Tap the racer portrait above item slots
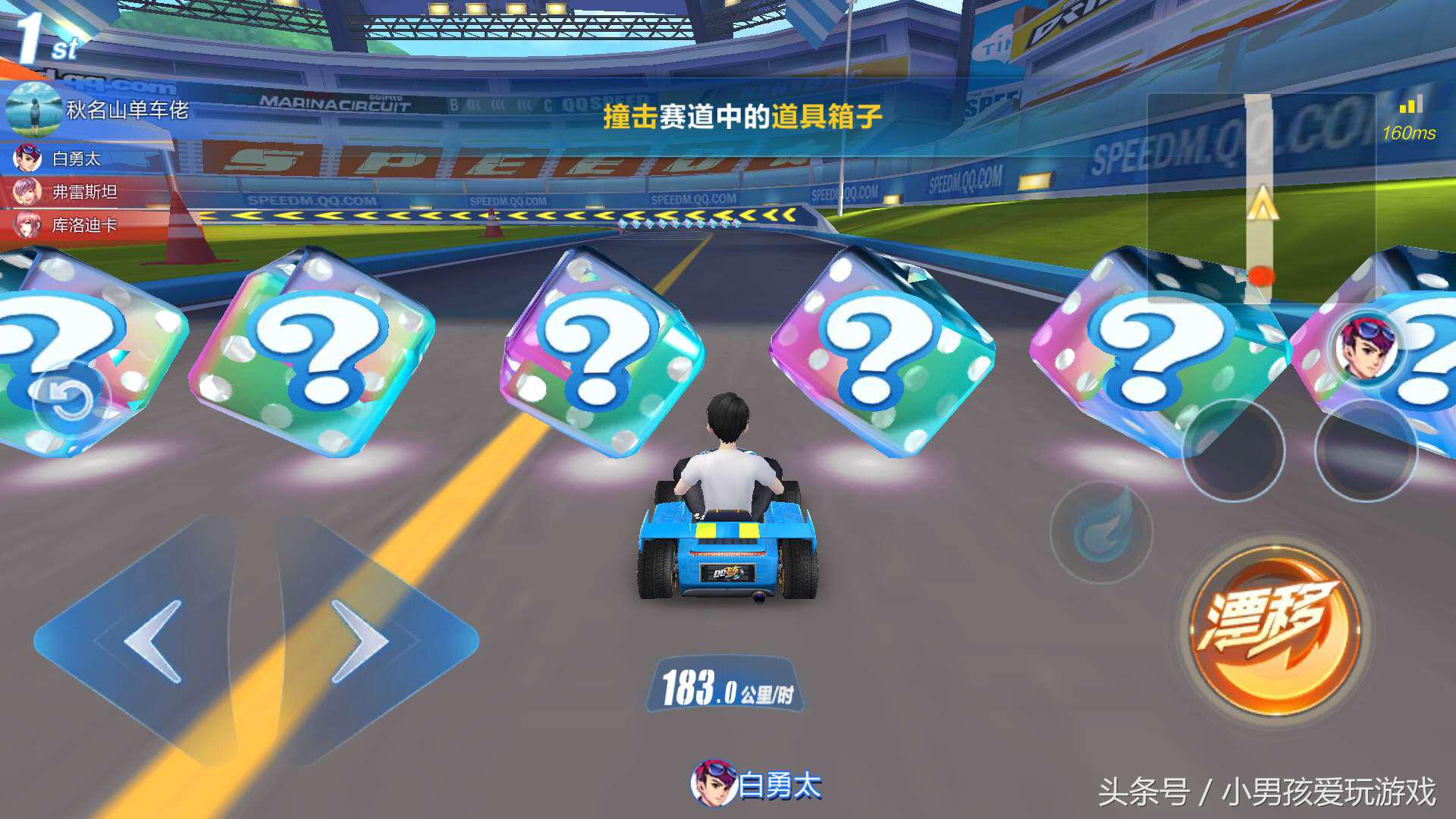The height and width of the screenshot is (819, 1456). coord(1366,347)
